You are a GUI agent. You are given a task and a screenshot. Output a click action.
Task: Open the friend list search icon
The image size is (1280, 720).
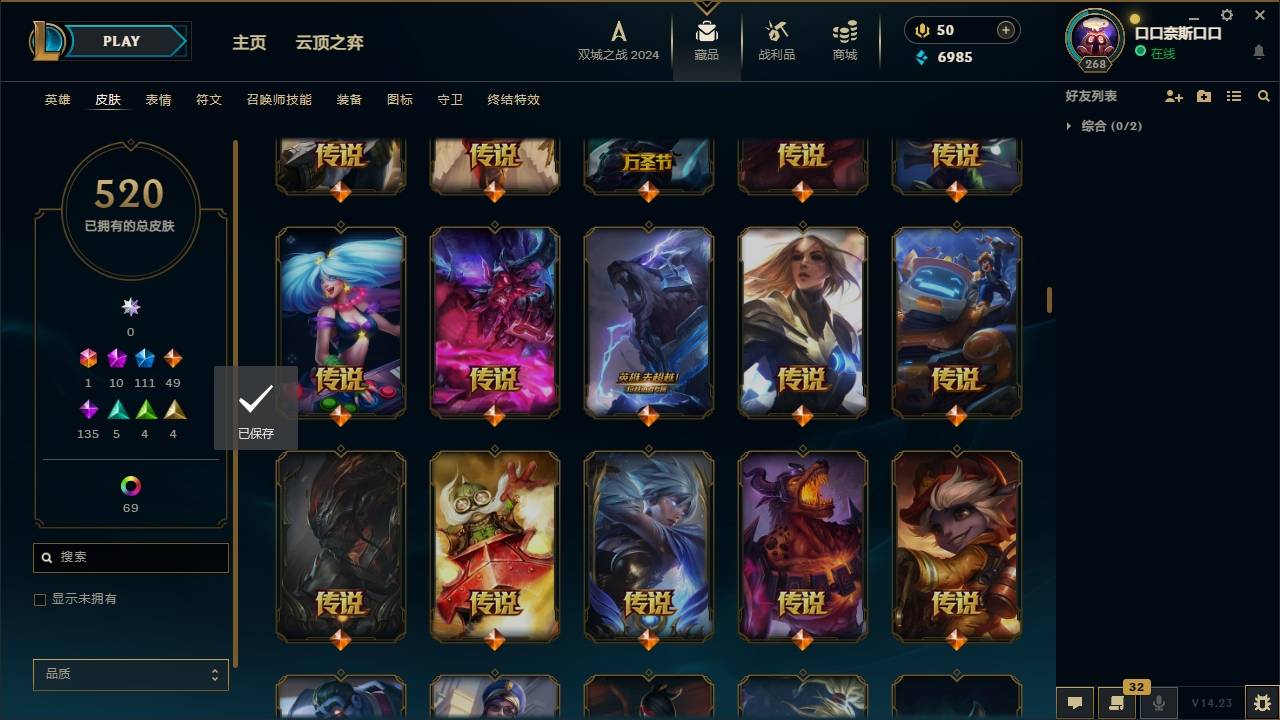click(x=1264, y=96)
